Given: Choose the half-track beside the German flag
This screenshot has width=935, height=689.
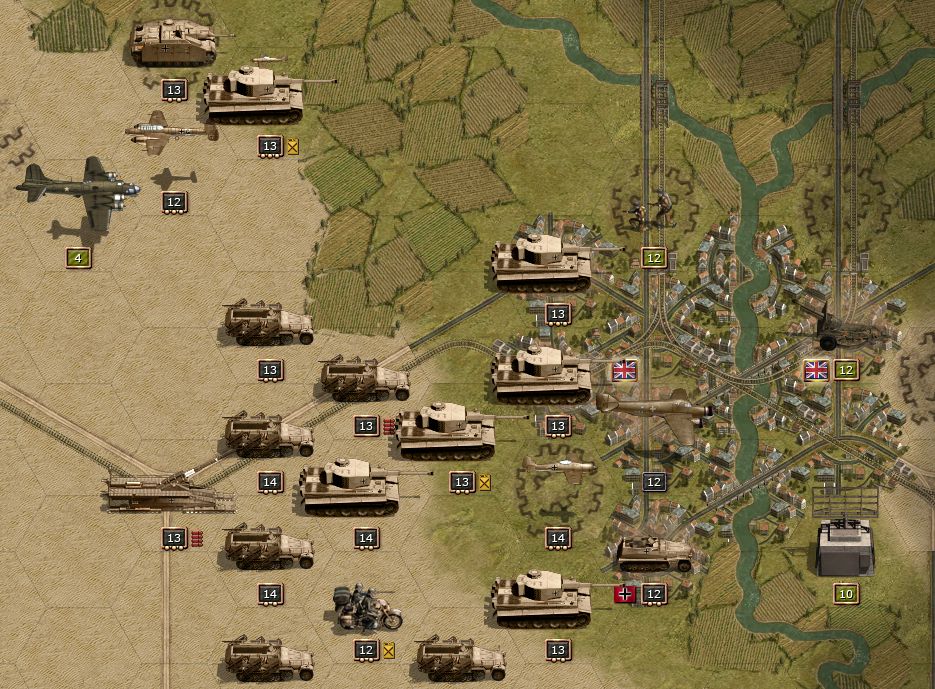Looking at the screenshot, I should pos(654,553).
